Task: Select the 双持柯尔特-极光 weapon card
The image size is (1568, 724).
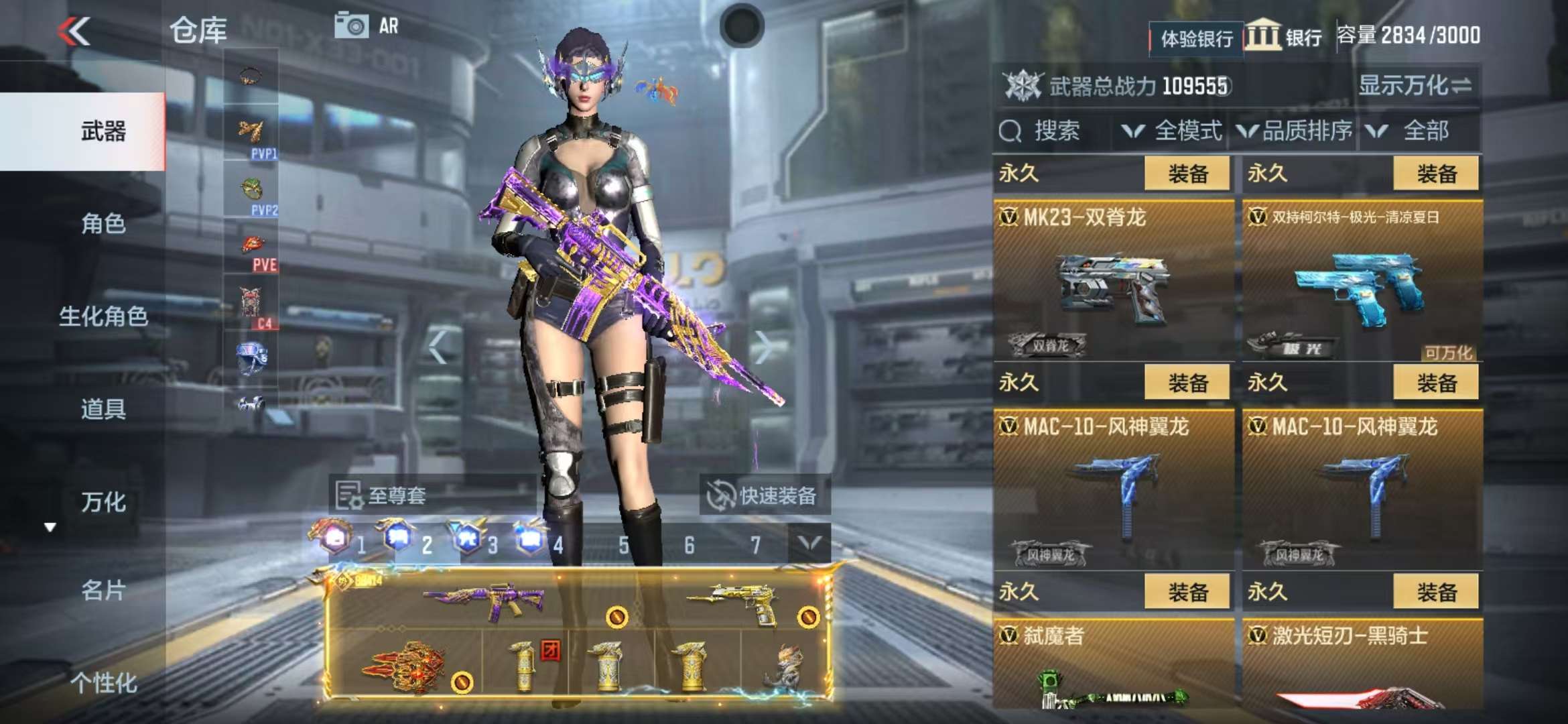Action: tap(1362, 282)
